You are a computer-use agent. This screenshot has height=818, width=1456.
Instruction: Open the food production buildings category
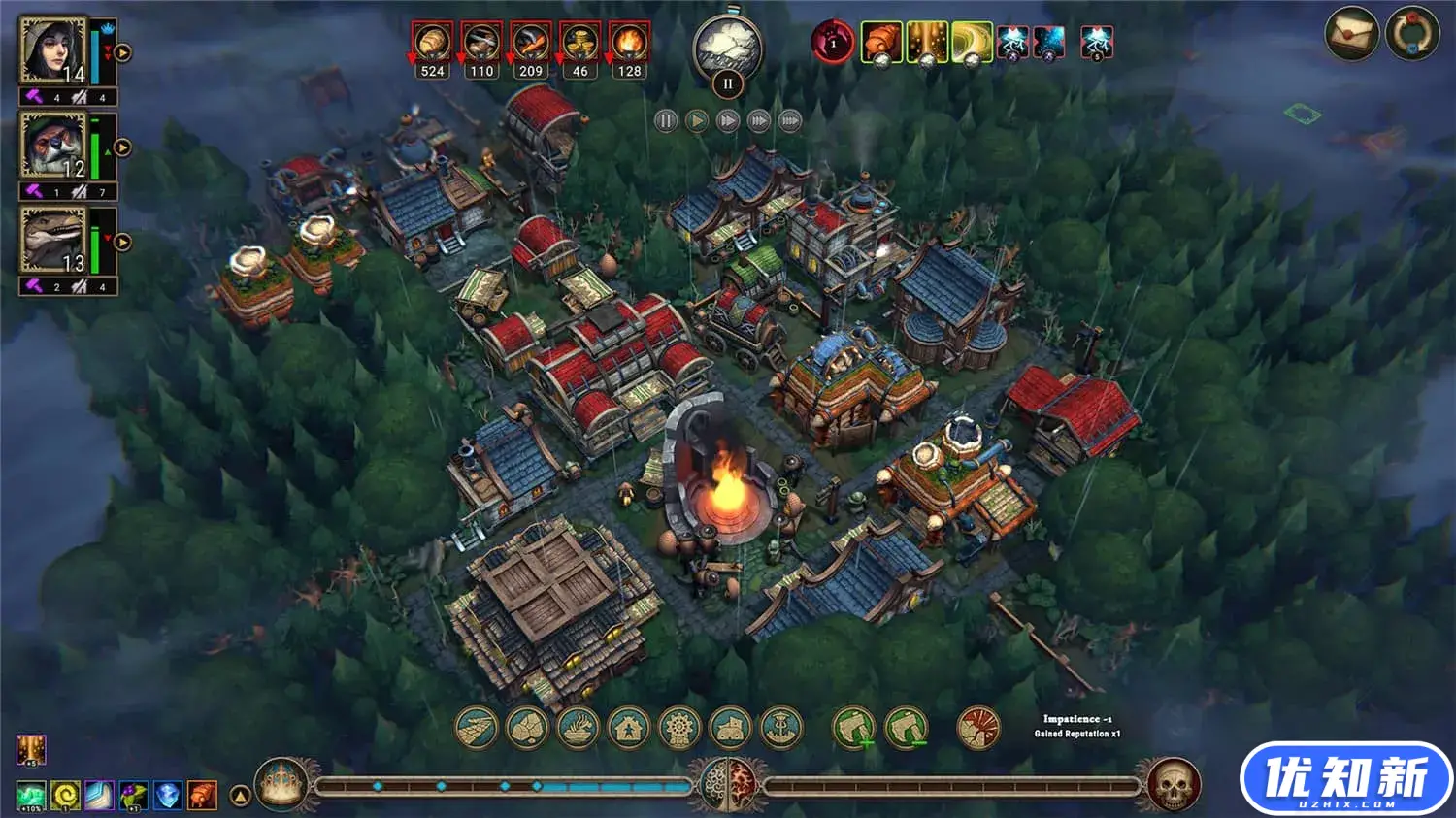(x=579, y=728)
